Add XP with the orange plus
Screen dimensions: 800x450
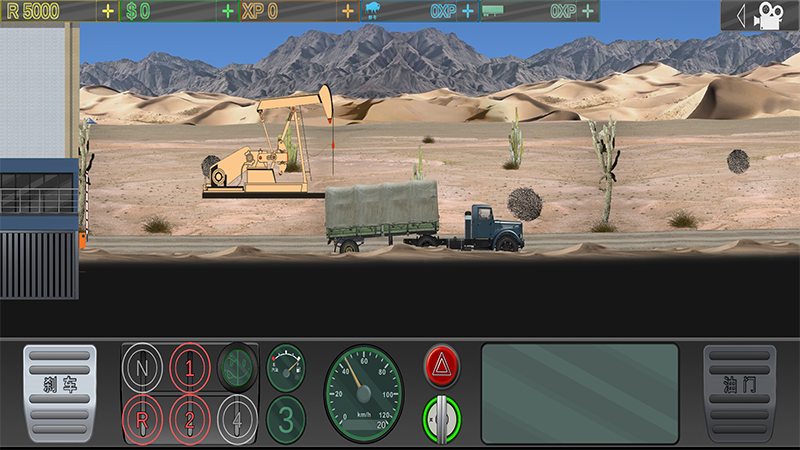pos(348,11)
